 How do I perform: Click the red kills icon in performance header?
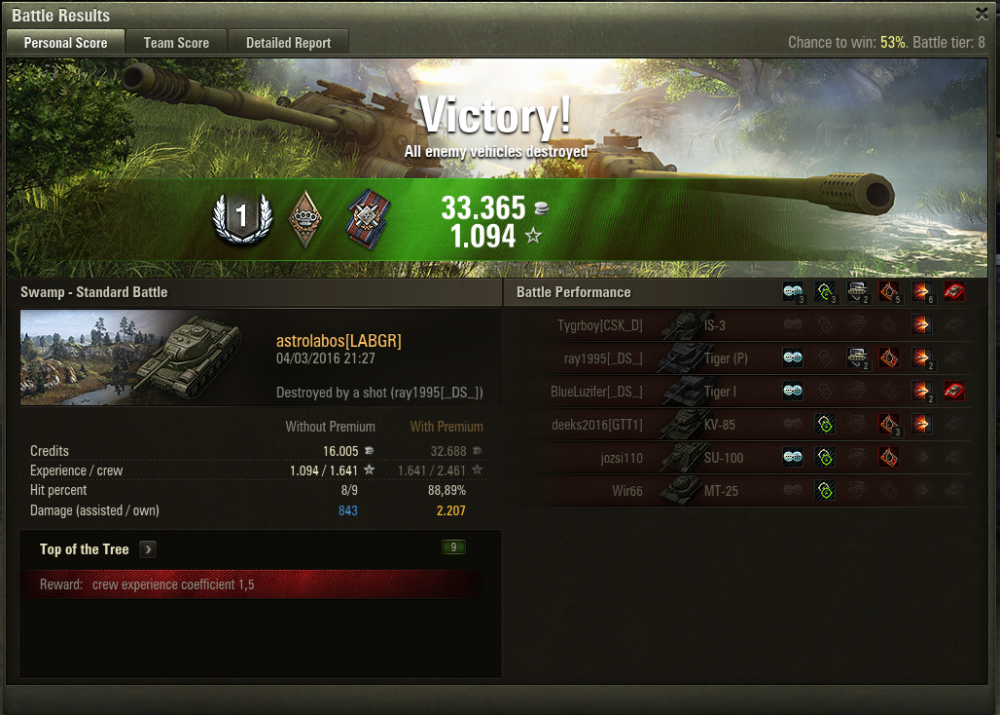click(954, 292)
